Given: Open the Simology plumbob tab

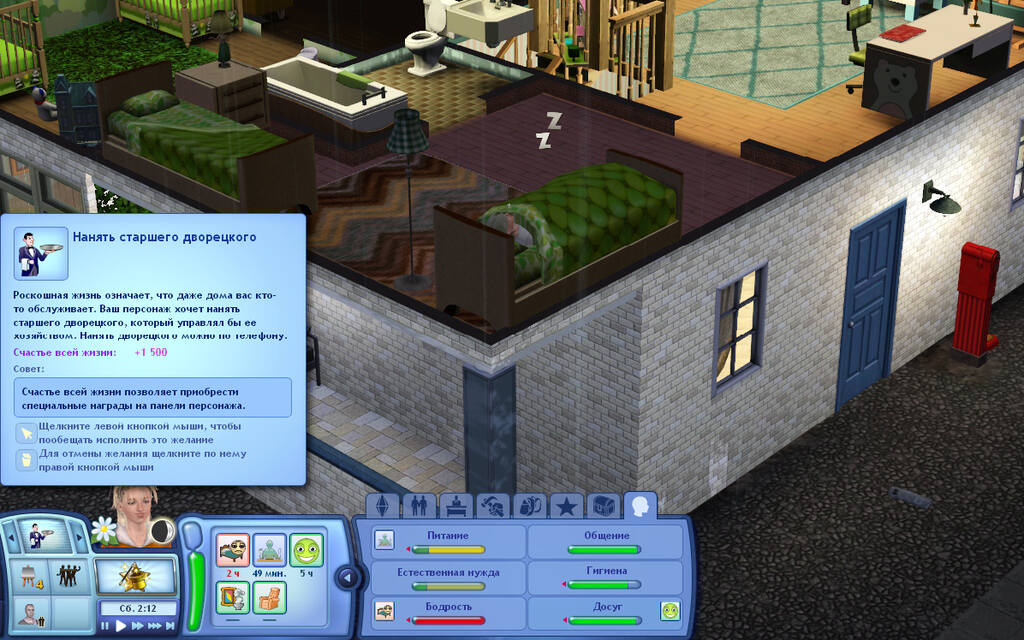Looking at the screenshot, I should (384, 506).
